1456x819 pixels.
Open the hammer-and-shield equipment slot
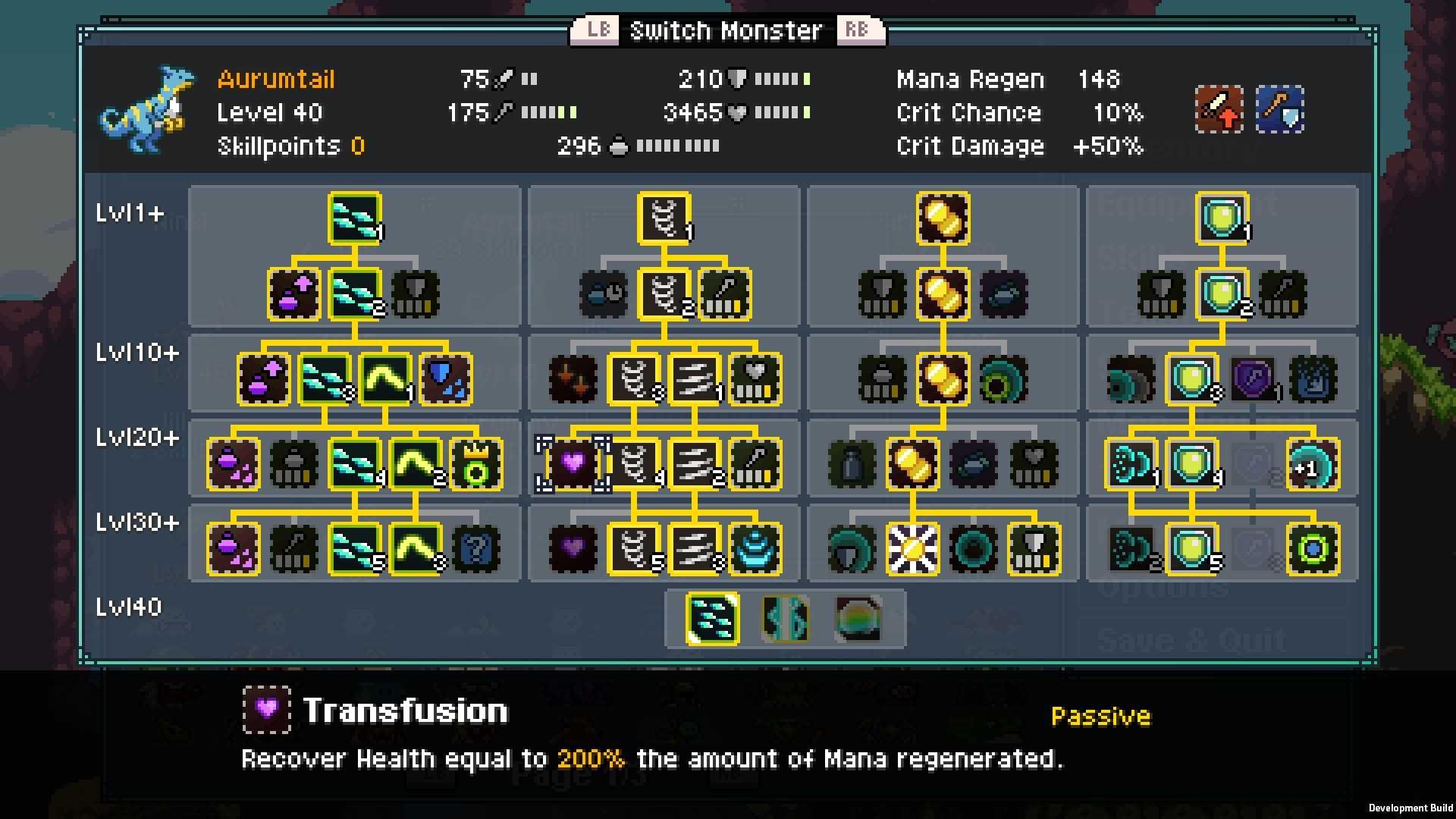1279,110
